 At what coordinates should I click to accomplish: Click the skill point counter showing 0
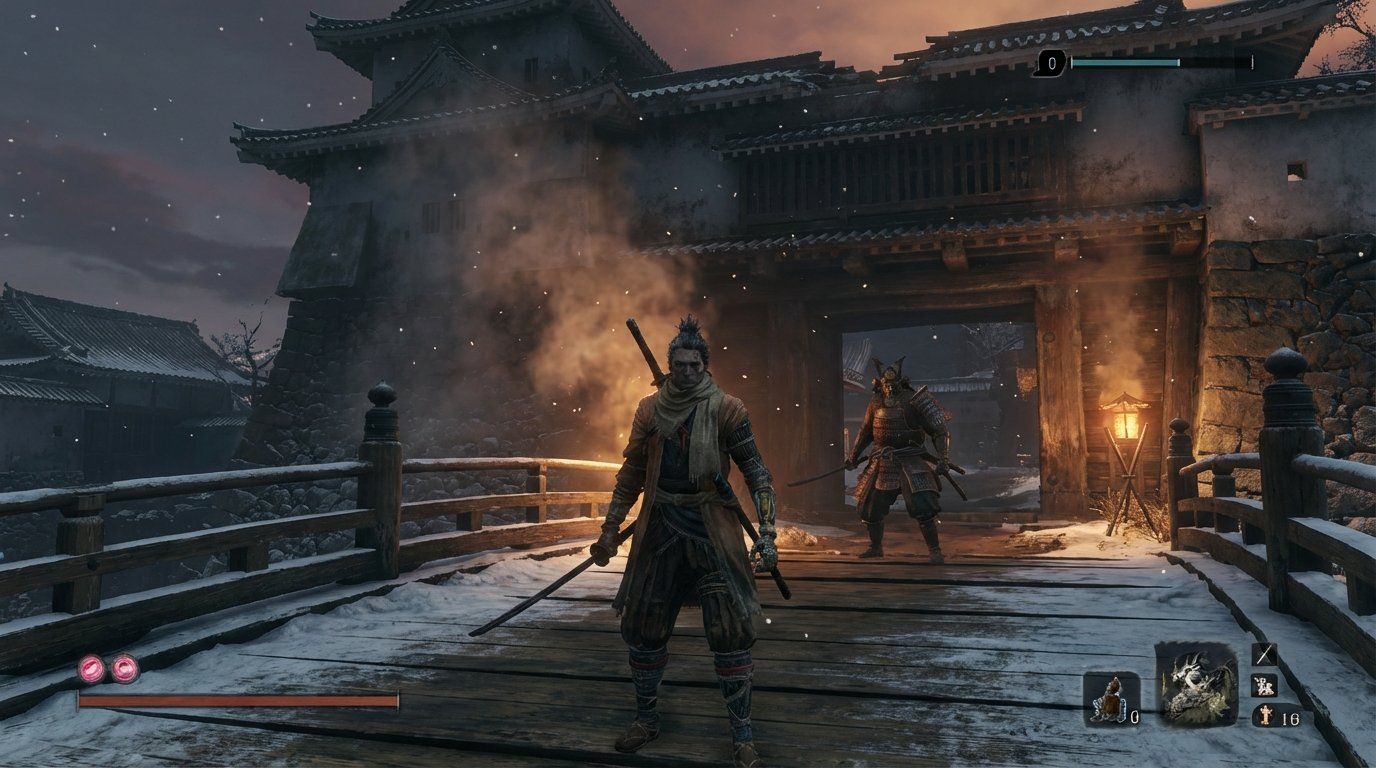[1052, 63]
